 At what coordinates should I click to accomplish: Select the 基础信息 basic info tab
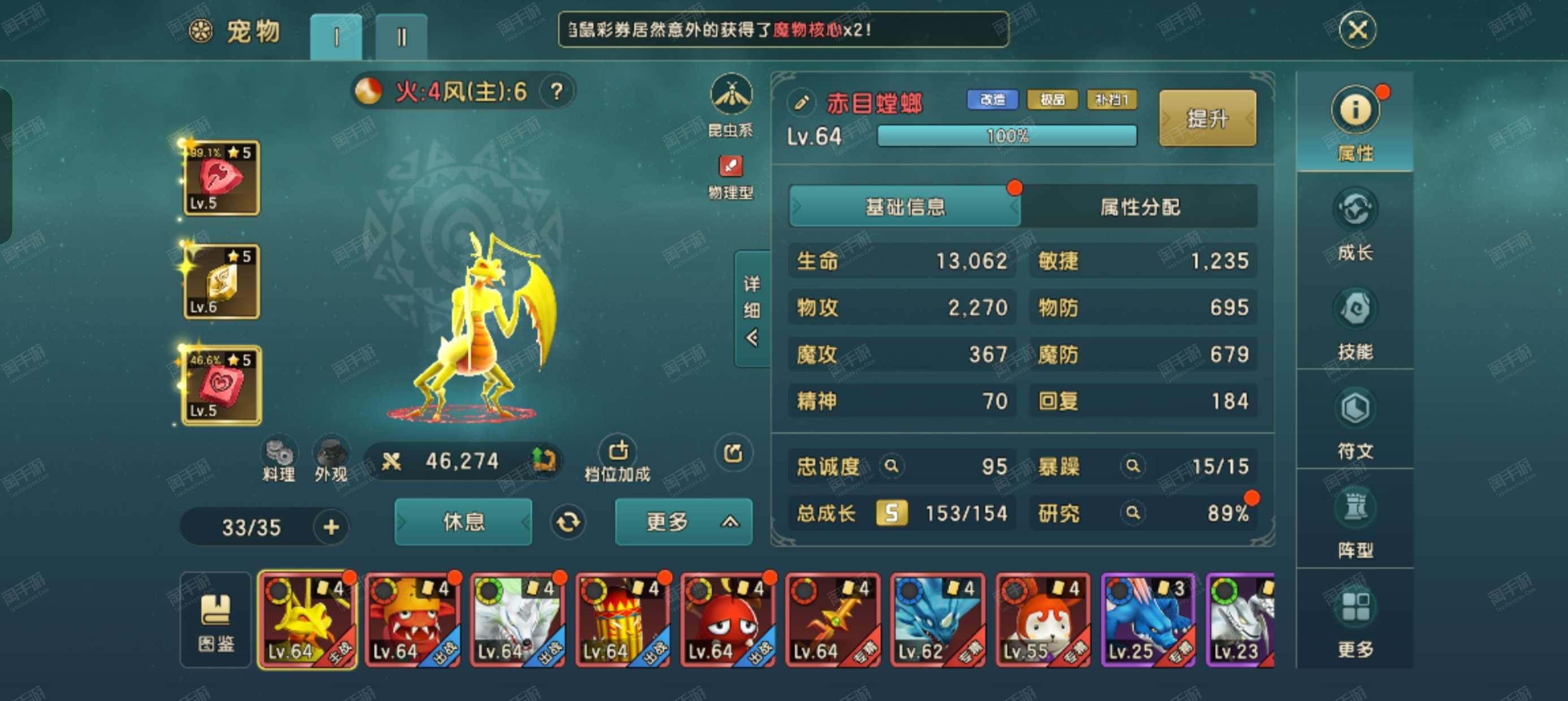[904, 207]
